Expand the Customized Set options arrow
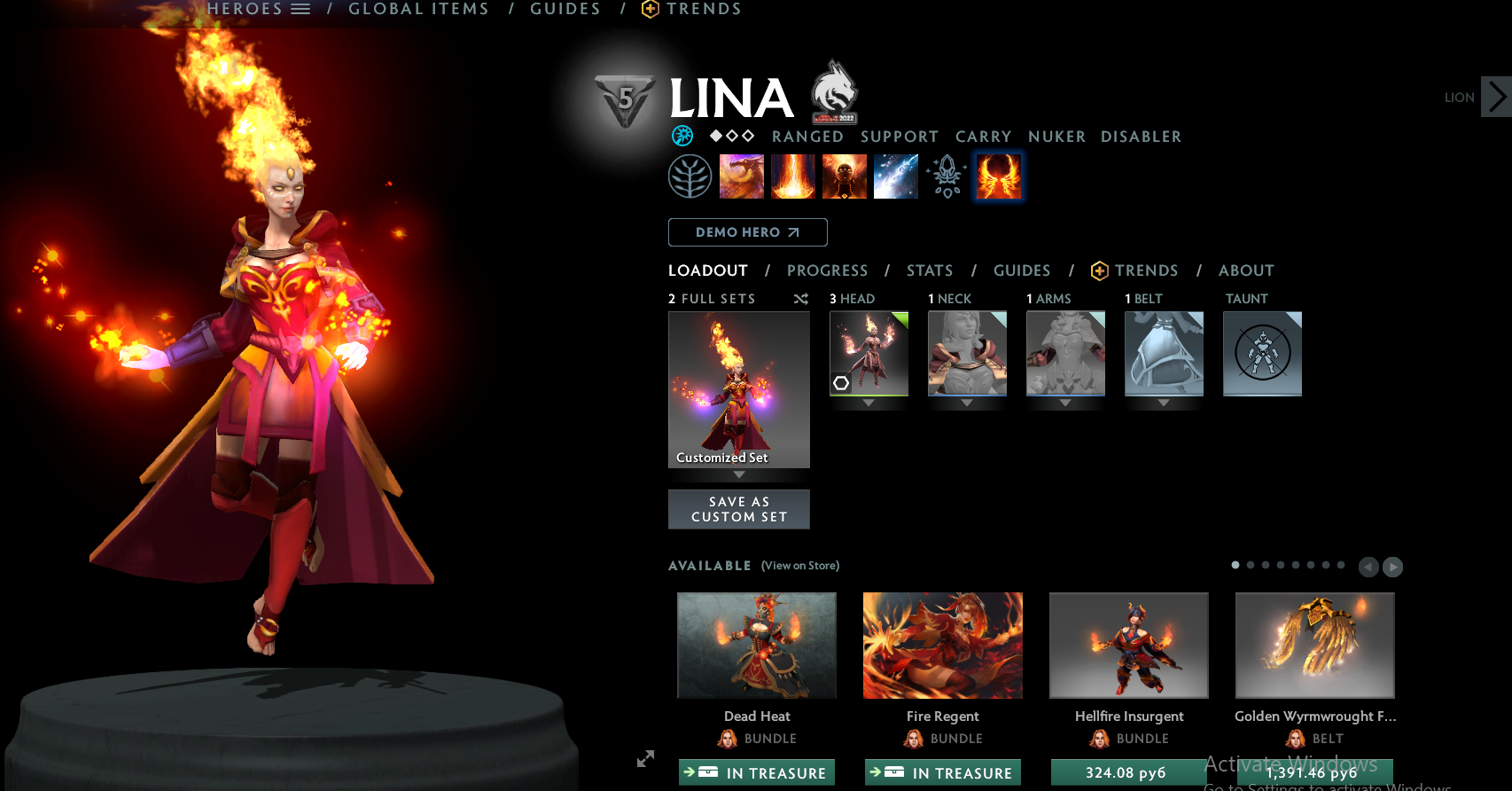 pos(738,474)
